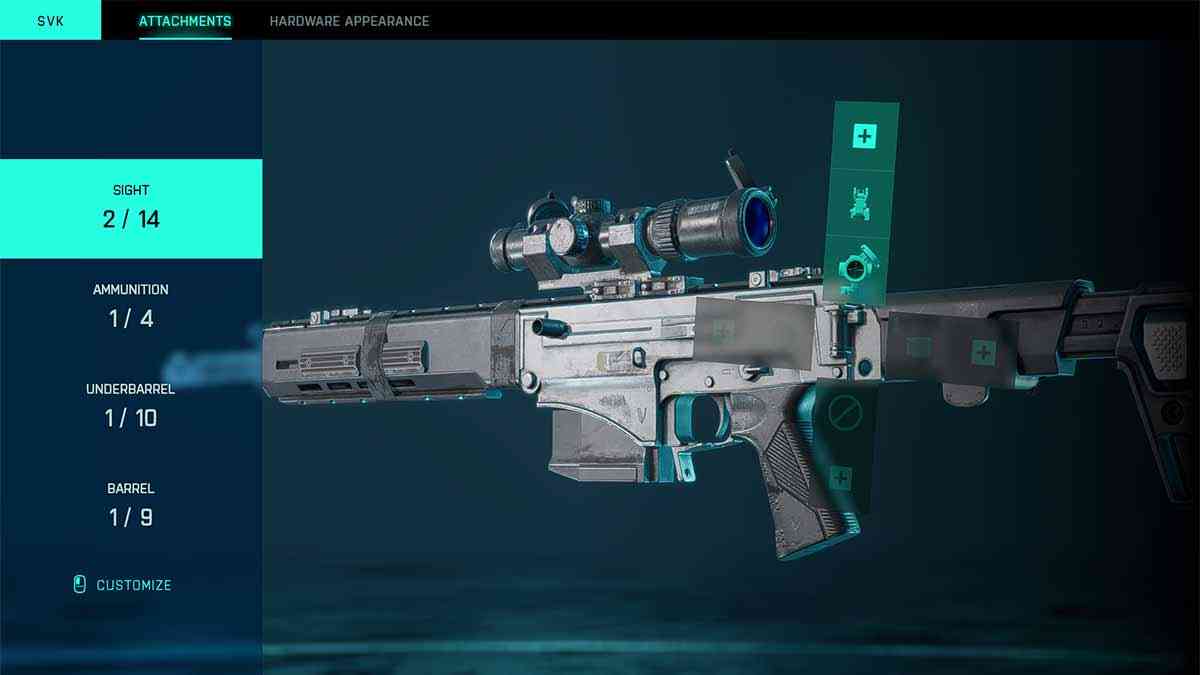Open the Hardware Appearance tab
This screenshot has height=675, width=1200.
pos(349,21)
